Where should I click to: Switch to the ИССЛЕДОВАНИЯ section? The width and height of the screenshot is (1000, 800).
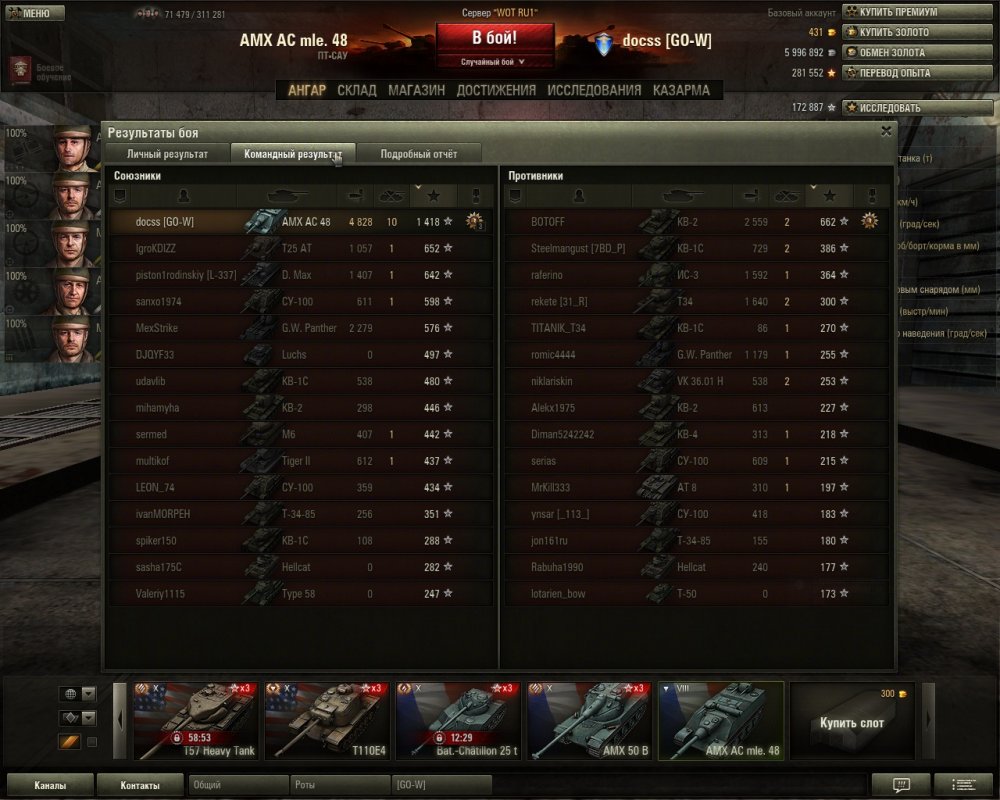594,90
